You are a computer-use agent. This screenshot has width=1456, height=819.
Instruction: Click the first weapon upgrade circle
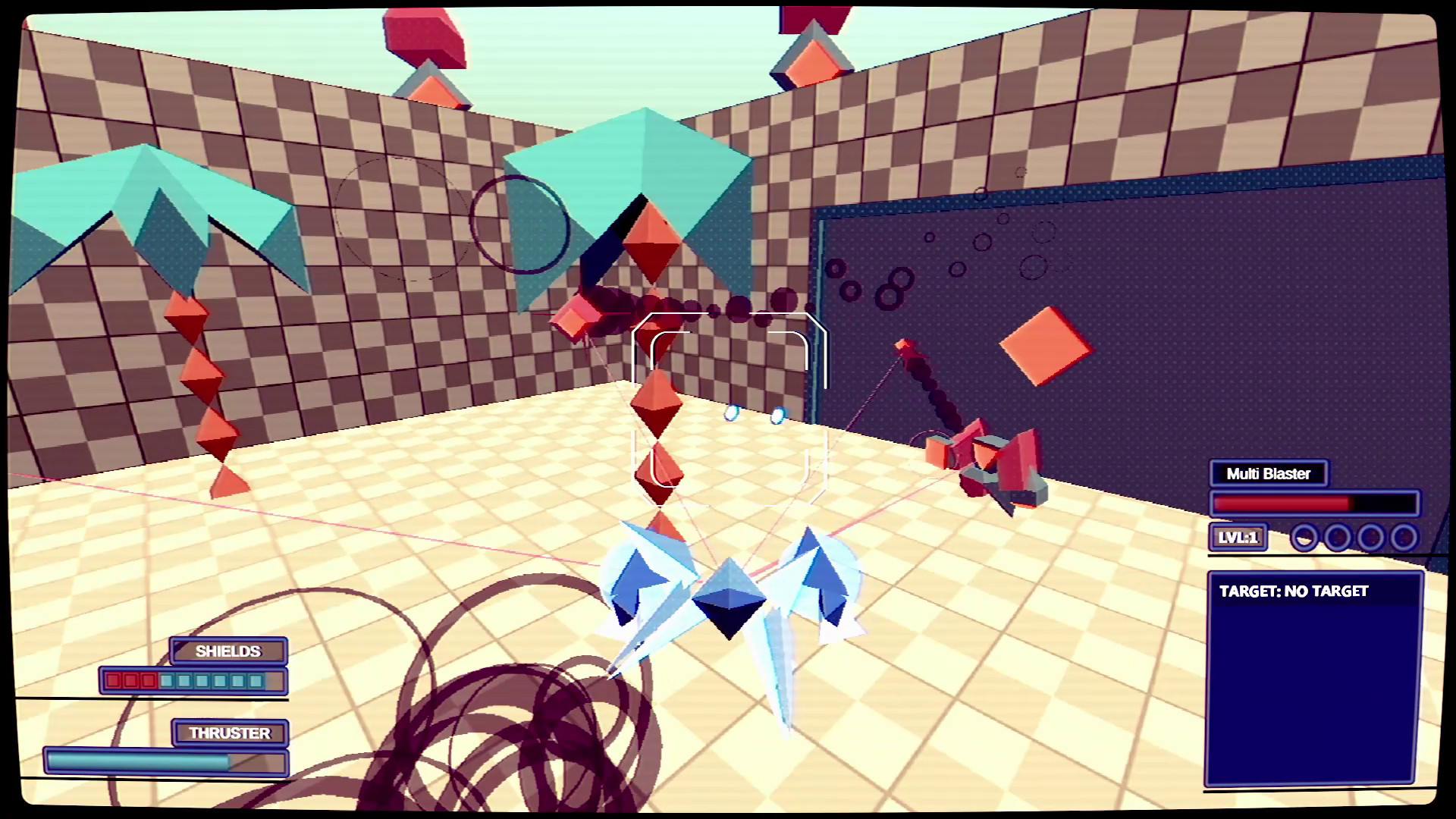click(1306, 537)
